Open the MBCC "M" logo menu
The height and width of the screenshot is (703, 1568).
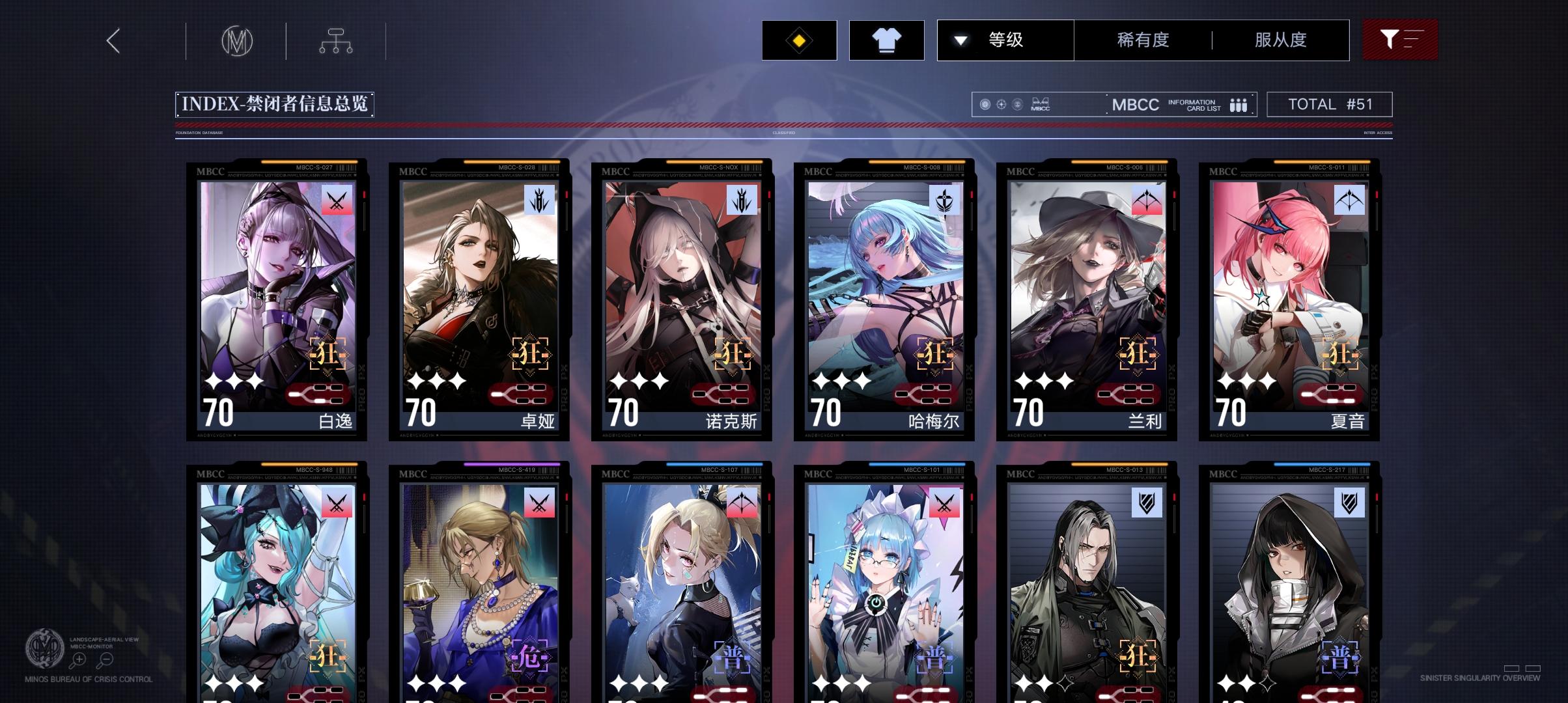coord(236,40)
